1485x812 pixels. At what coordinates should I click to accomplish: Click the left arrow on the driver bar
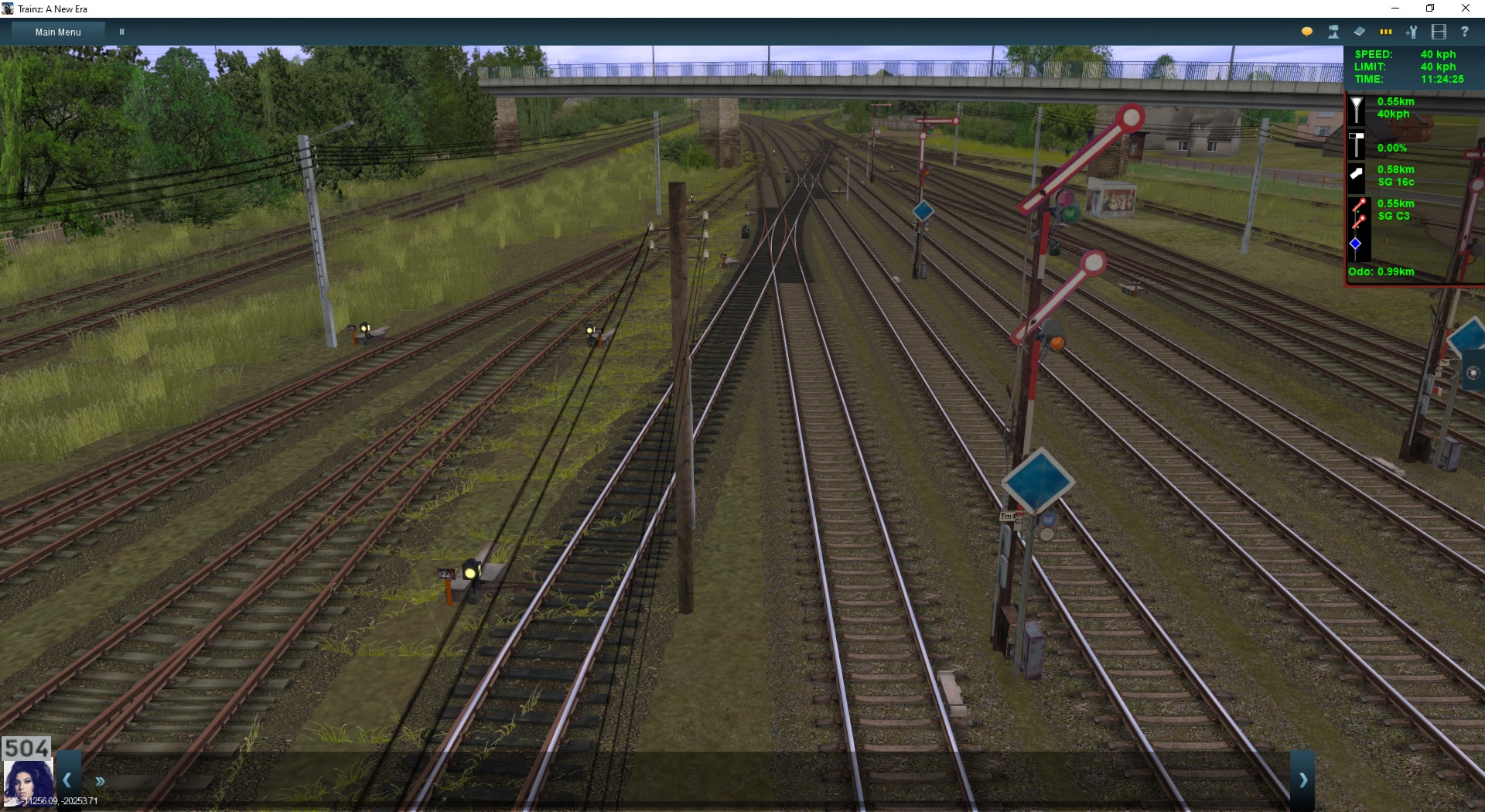point(68,780)
